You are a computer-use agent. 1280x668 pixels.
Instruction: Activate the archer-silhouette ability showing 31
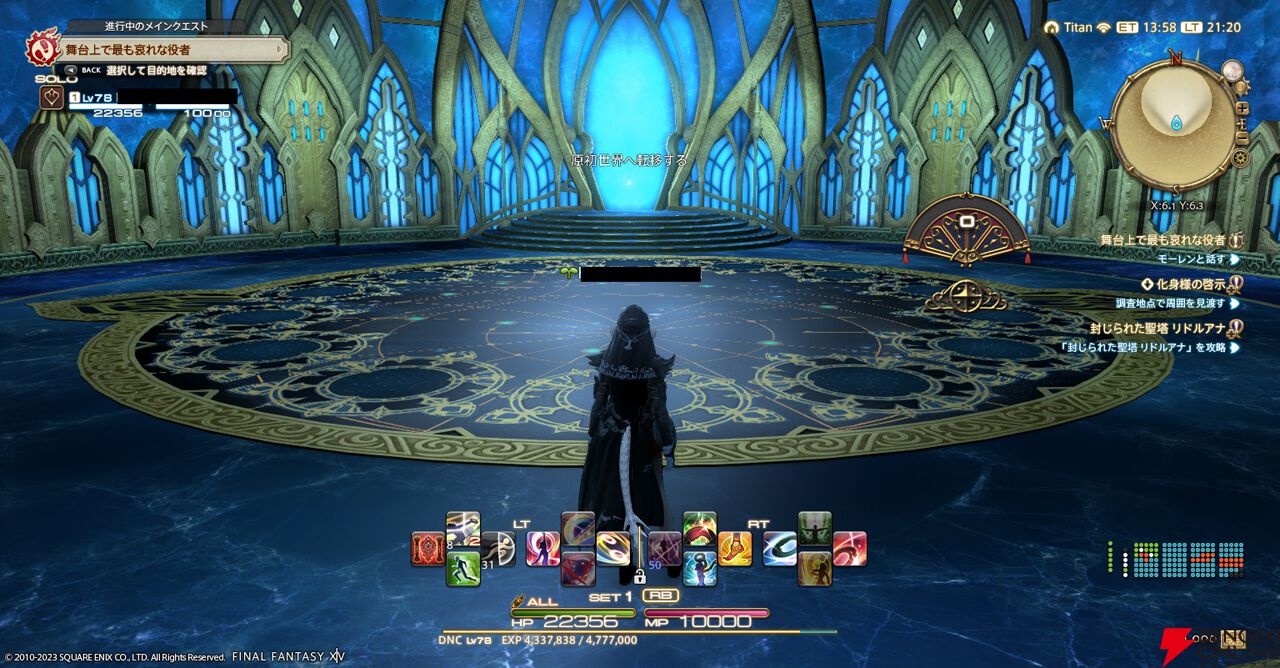pyautogui.click(x=497, y=549)
